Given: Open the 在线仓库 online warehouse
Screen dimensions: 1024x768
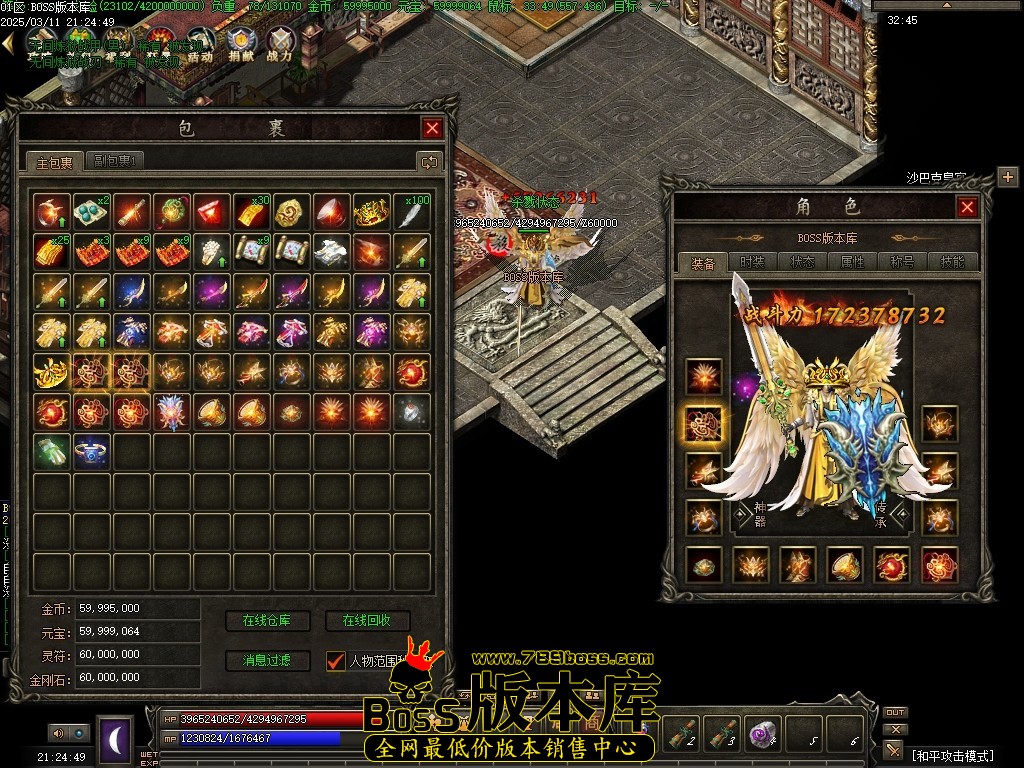Looking at the screenshot, I should [x=268, y=621].
